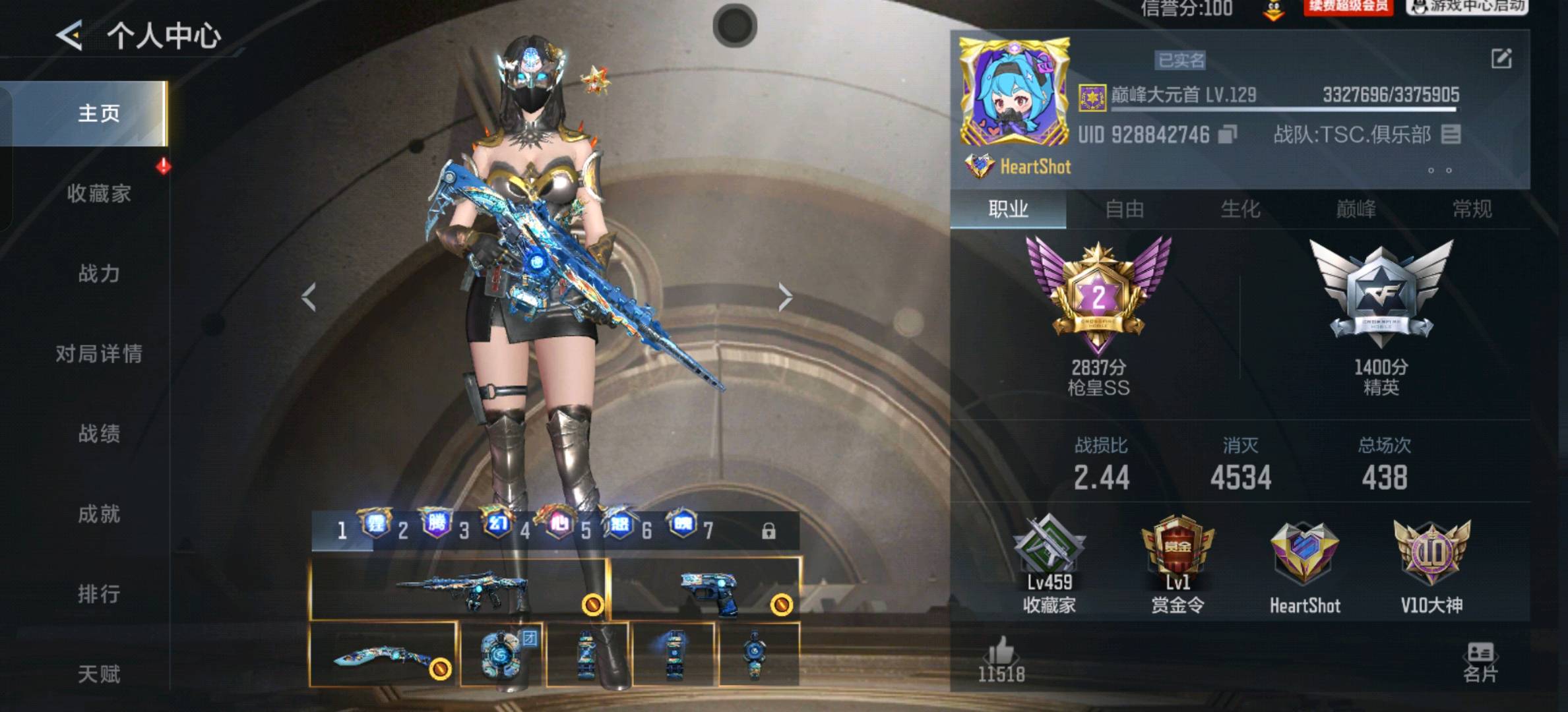The height and width of the screenshot is (712, 1568).
Task: Choose the 常规 stats tab
Action: 1472,210
